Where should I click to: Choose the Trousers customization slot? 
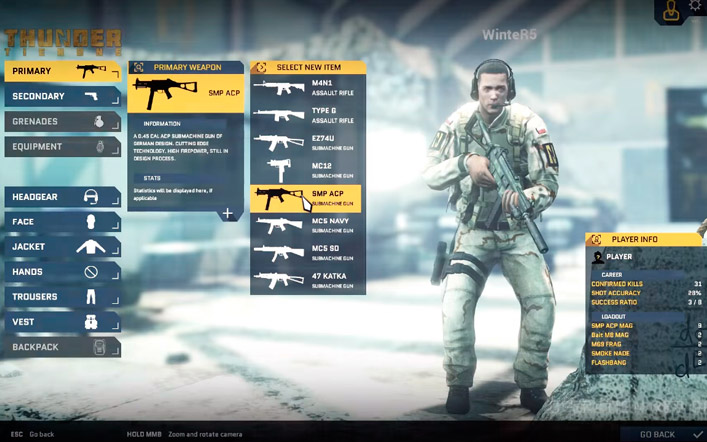pos(62,297)
